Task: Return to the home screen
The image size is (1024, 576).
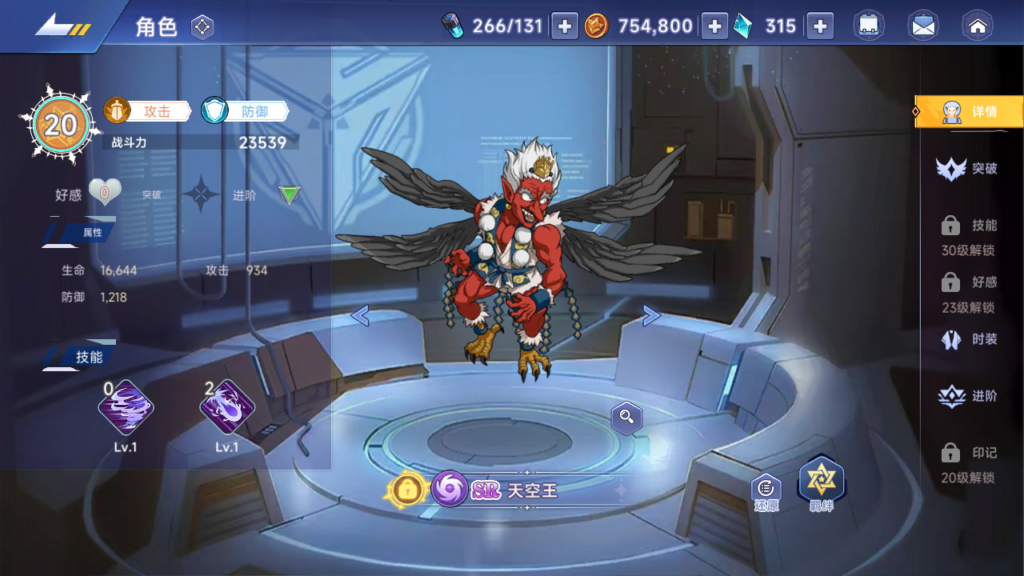Action: 976,26
